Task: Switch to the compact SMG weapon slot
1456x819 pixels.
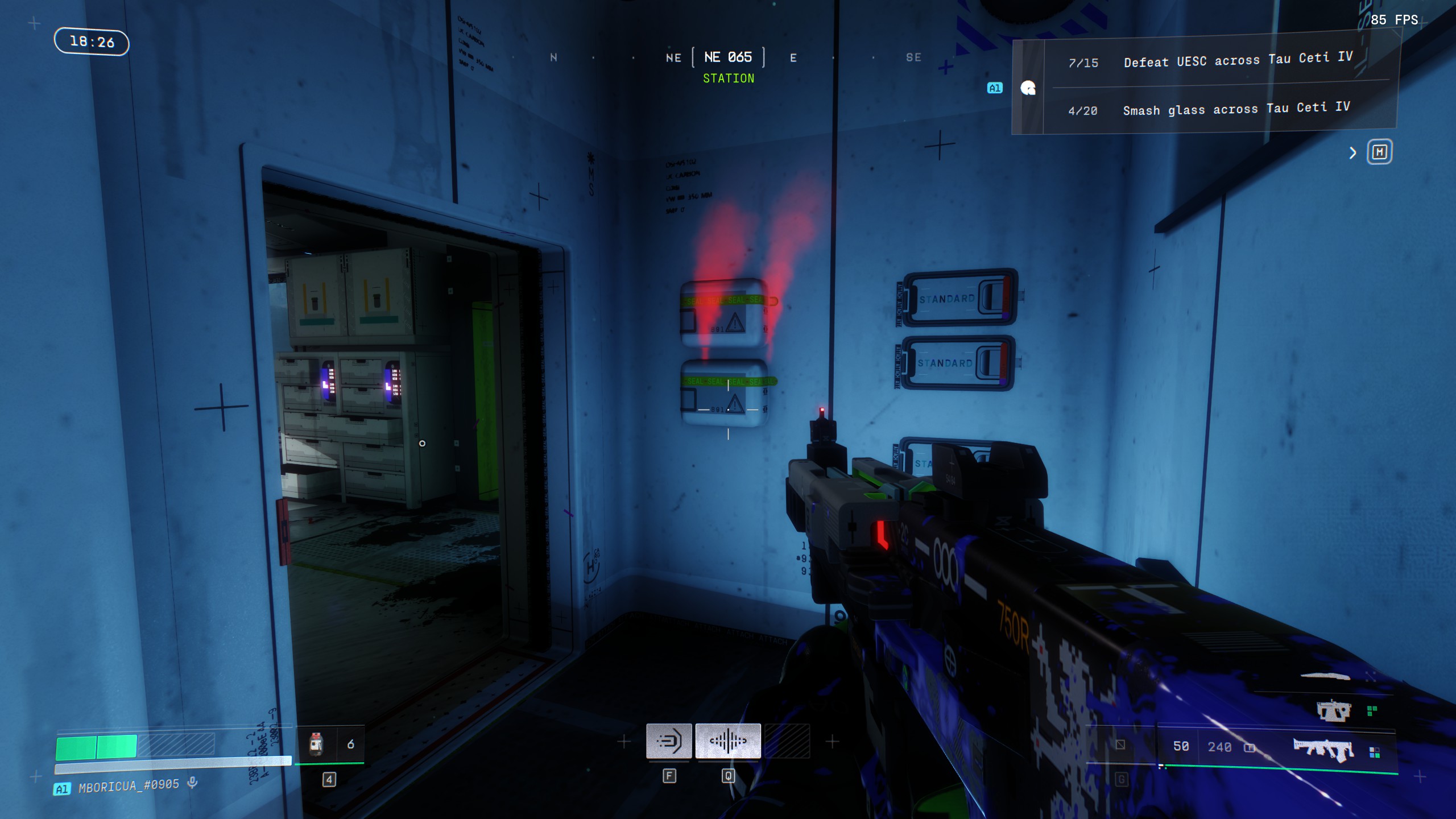Action: [x=1333, y=711]
